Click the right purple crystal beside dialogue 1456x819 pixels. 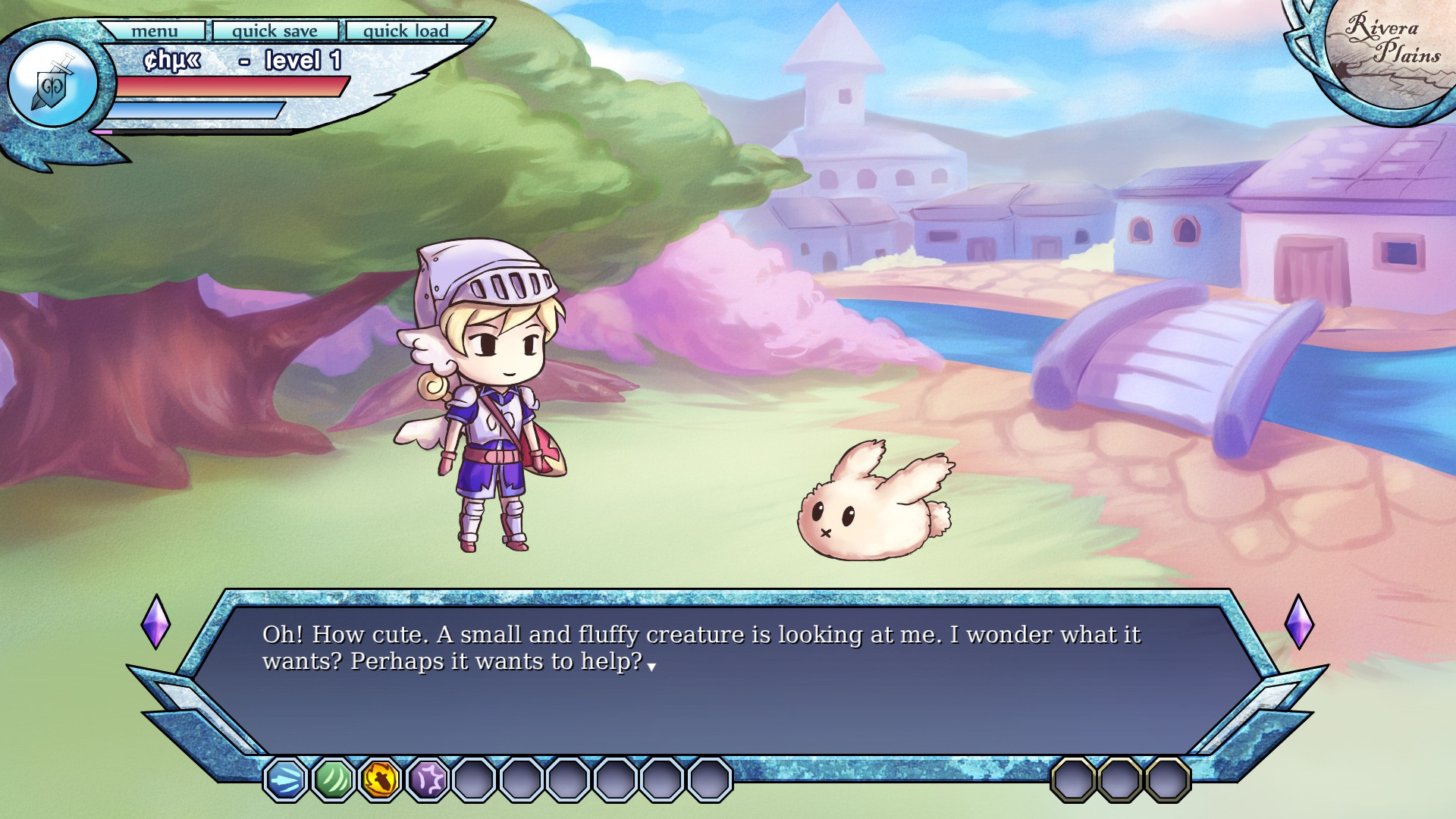click(1299, 622)
